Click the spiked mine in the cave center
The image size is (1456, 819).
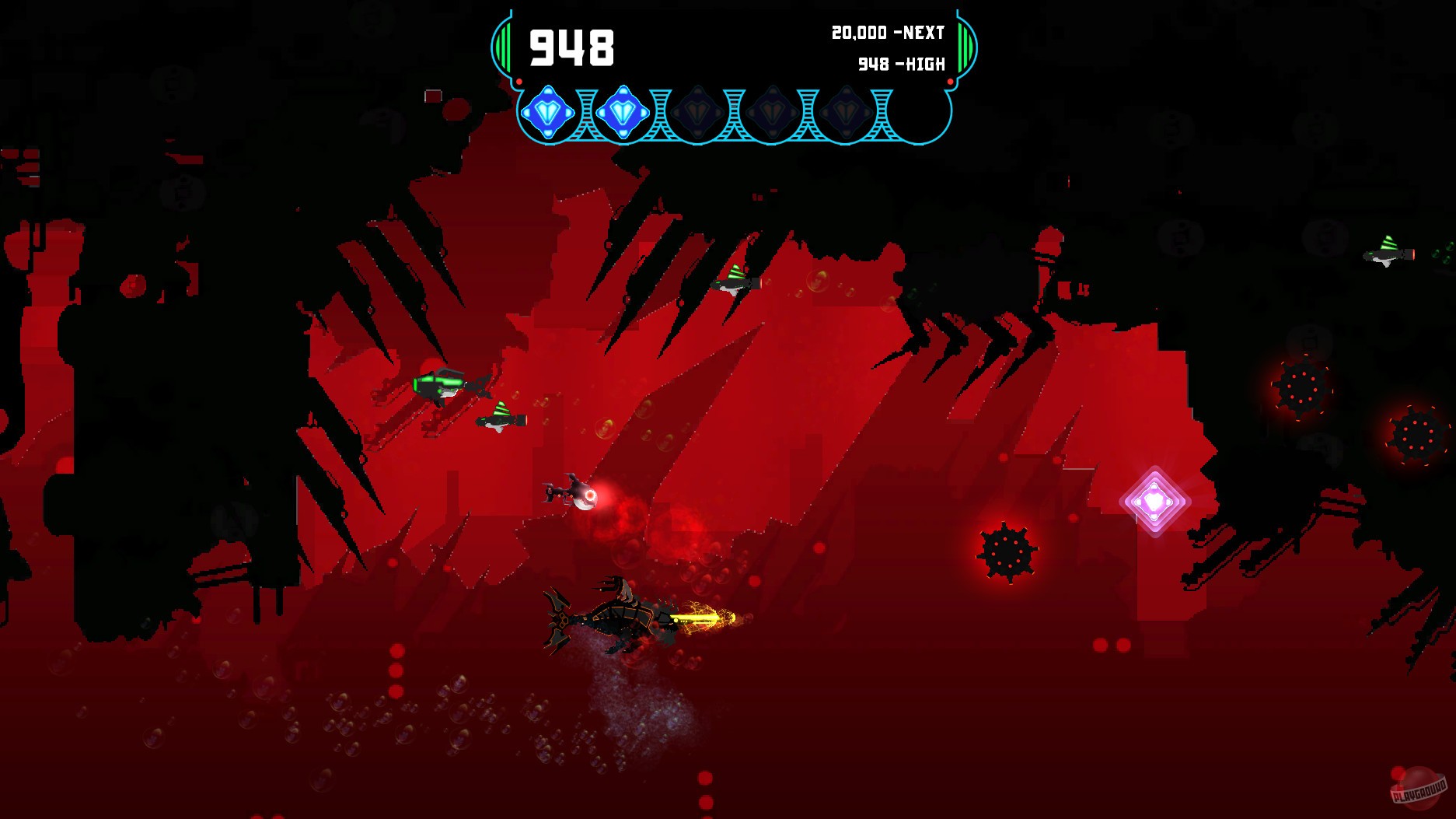(x=1007, y=552)
